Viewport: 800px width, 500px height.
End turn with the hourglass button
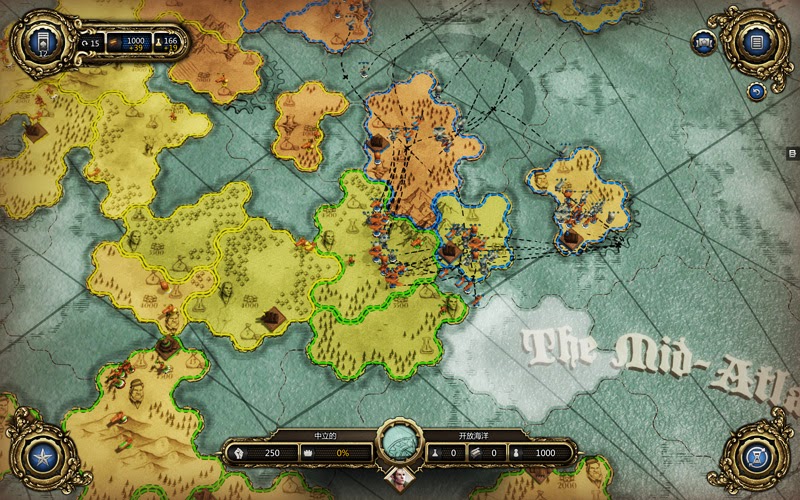click(756, 458)
